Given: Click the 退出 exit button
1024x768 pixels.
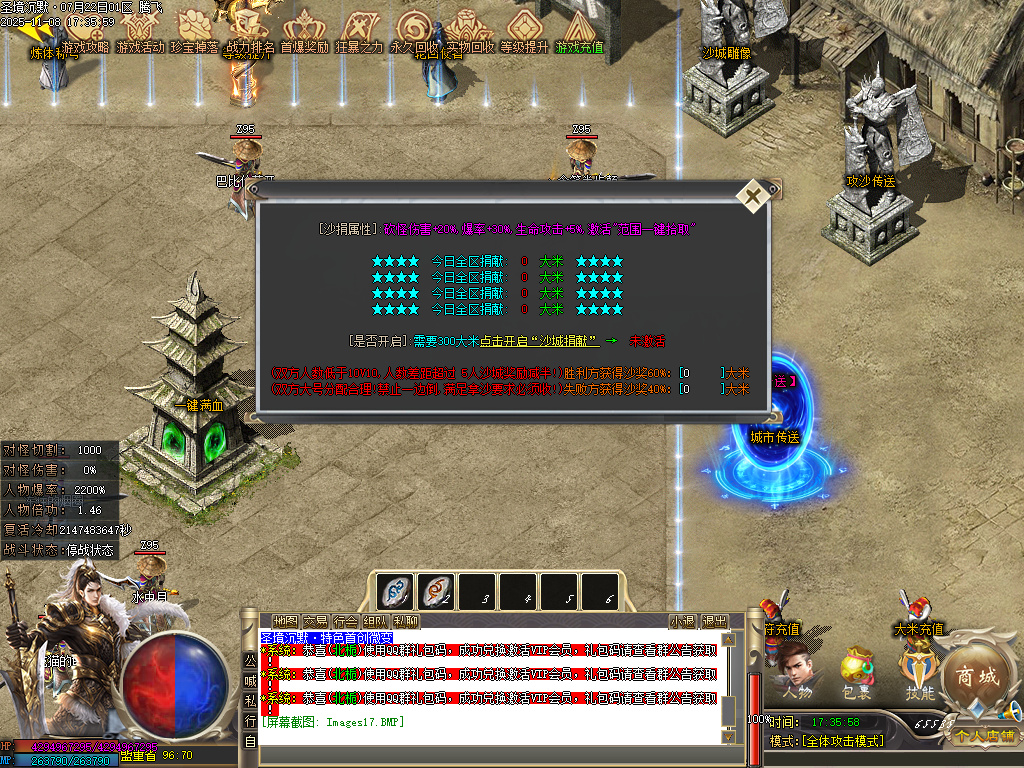Looking at the screenshot, I should (x=714, y=621).
